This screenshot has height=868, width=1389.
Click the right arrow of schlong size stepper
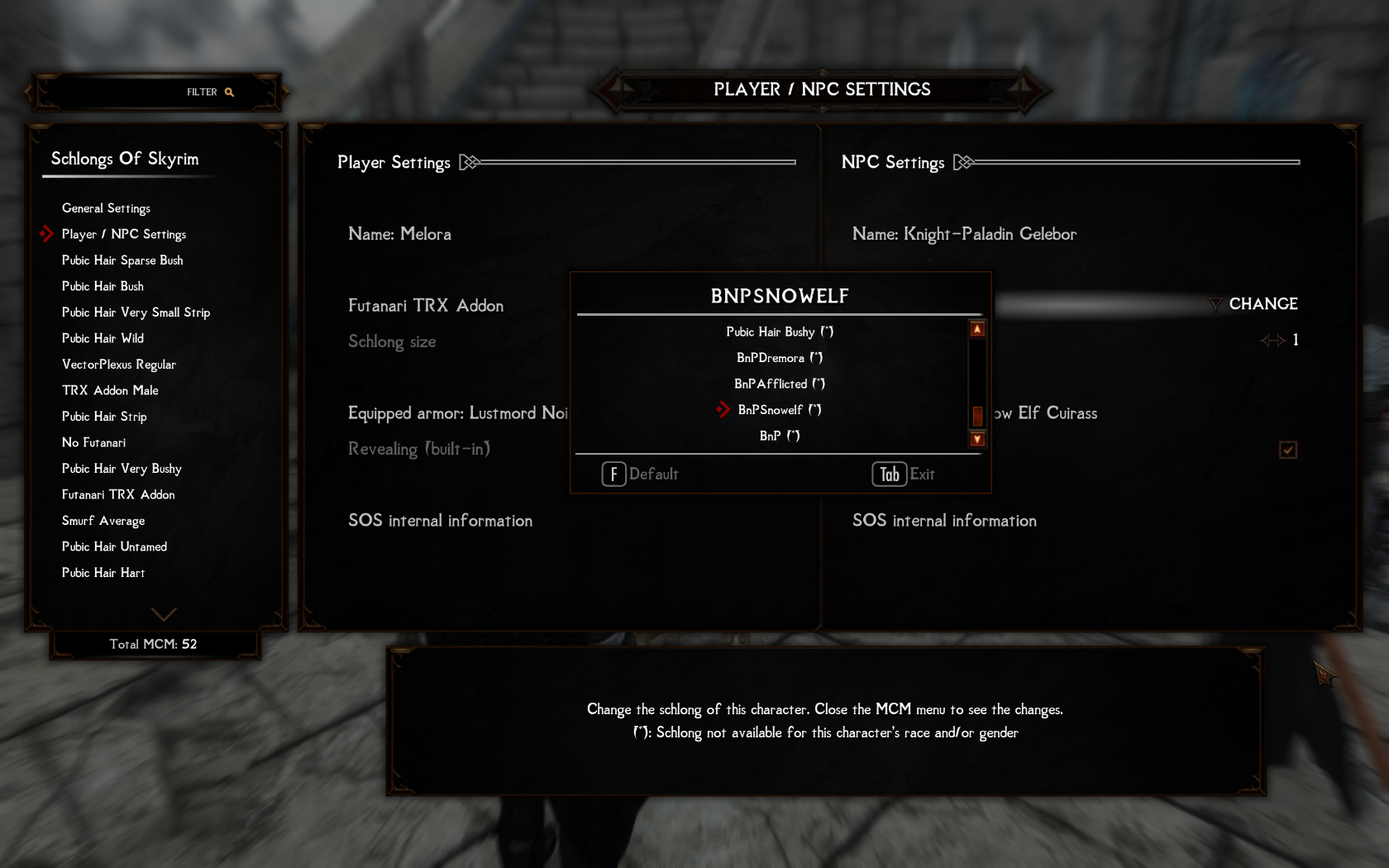click(1279, 340)
